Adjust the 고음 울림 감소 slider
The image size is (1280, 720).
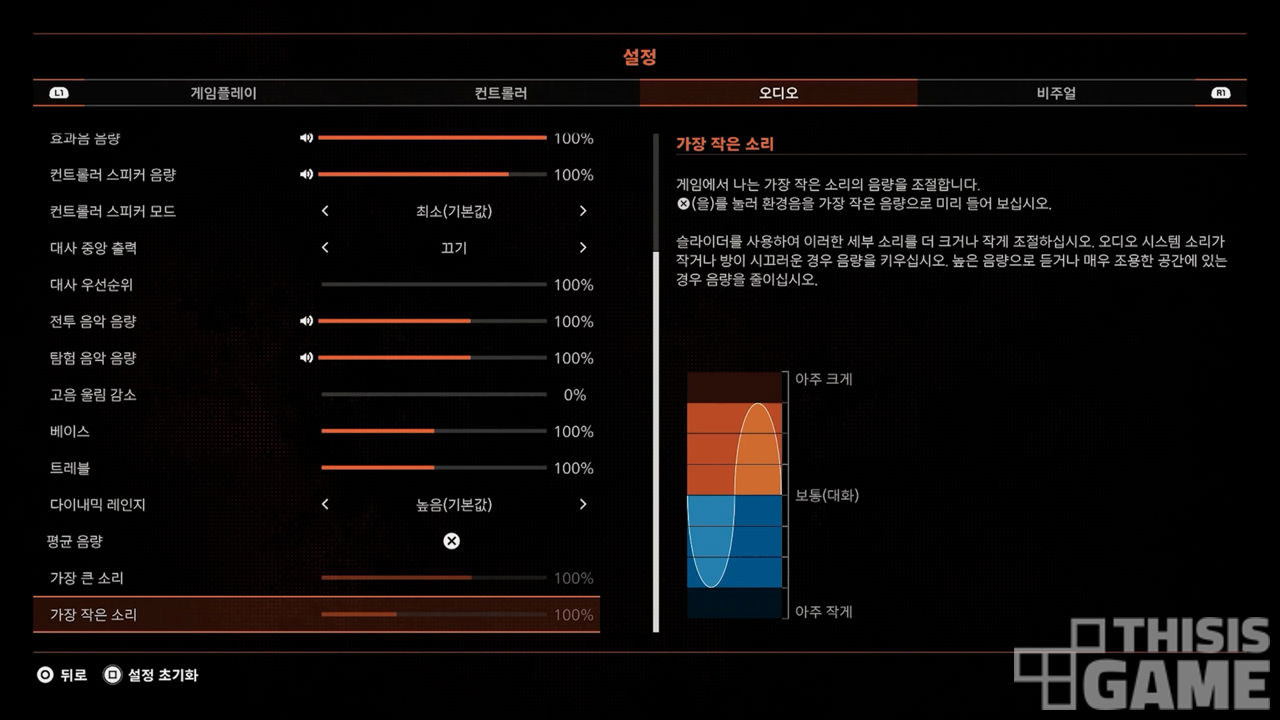pos(433,395)
